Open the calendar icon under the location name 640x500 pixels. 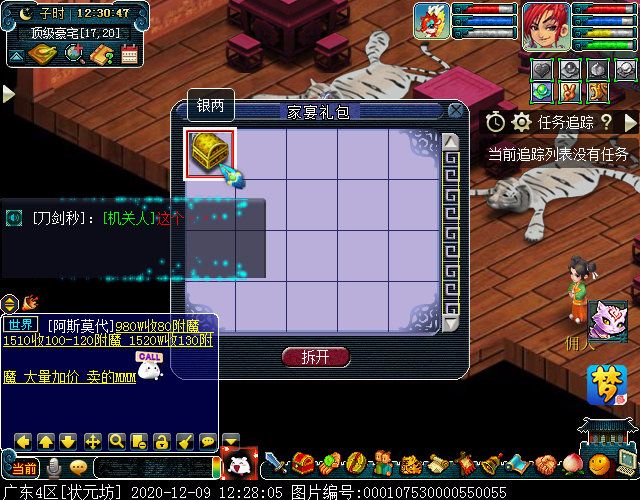(x=129, y=55)
